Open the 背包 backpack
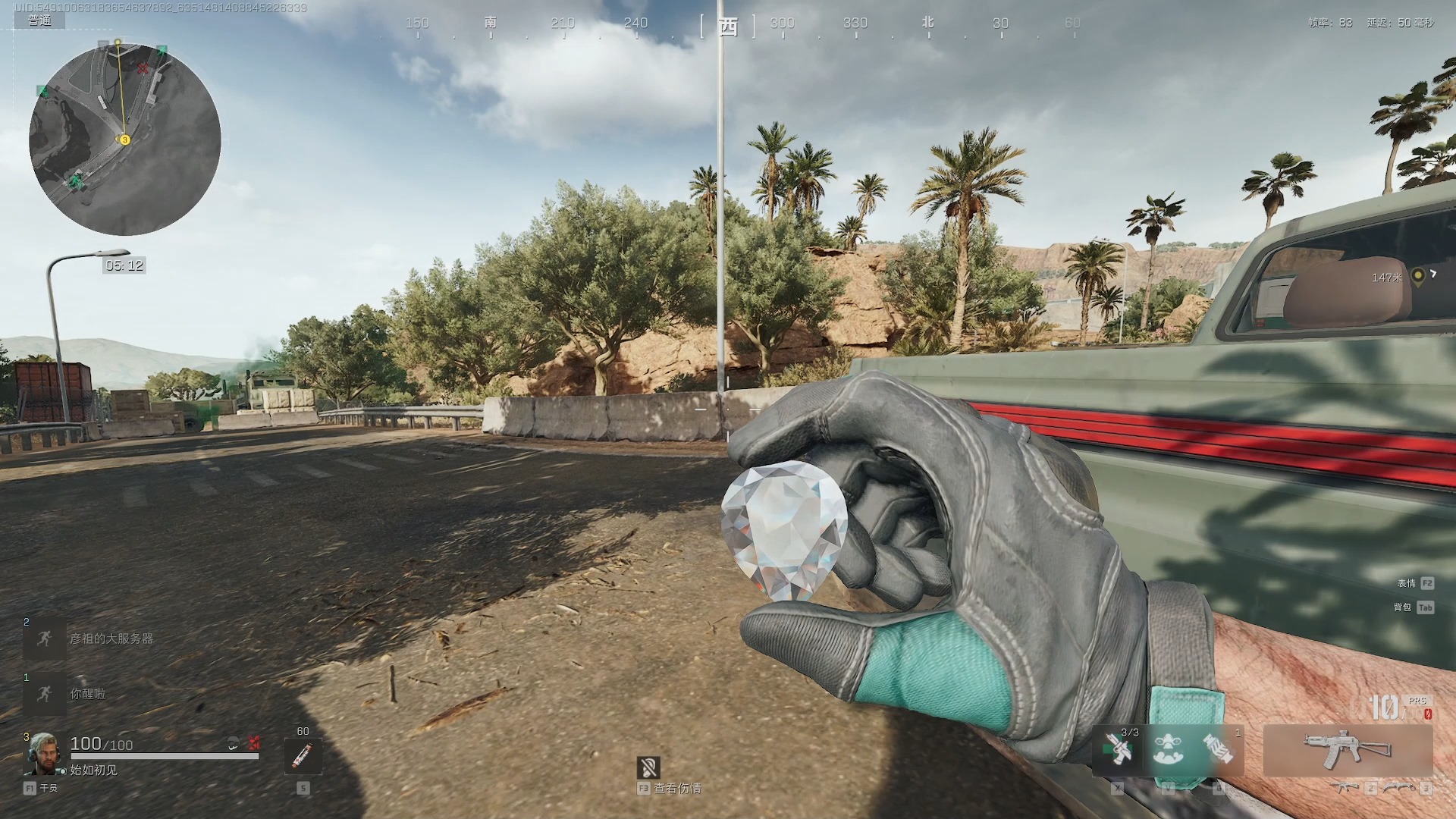This screenshot has width=1456, height=819. click(x=1426, y=607)
